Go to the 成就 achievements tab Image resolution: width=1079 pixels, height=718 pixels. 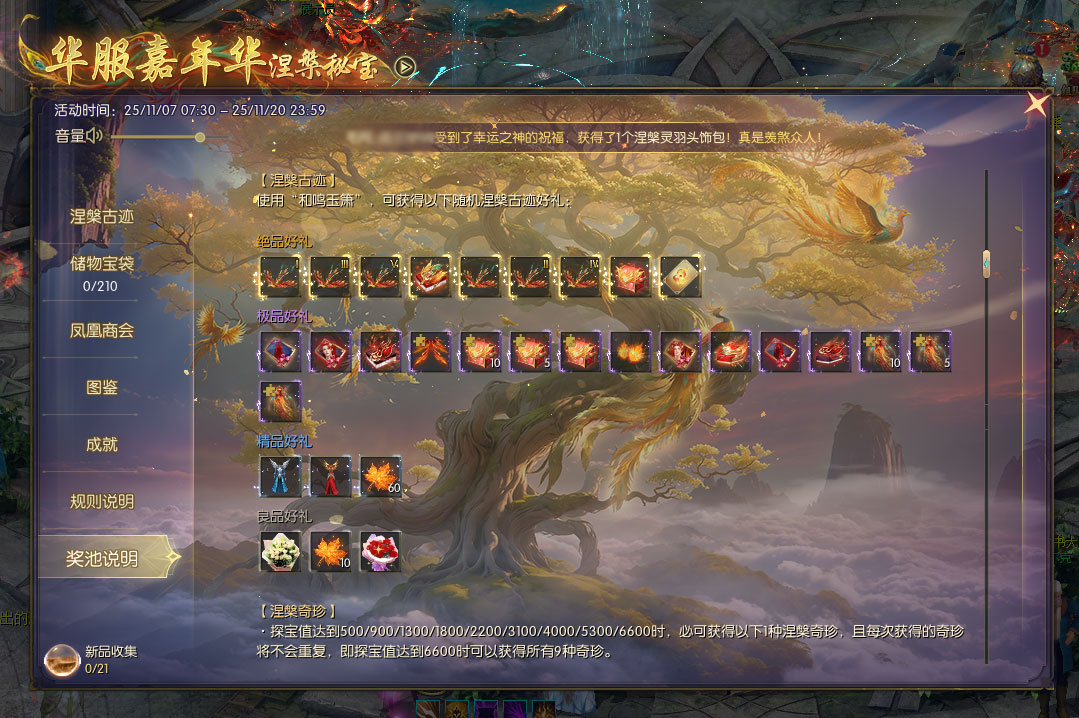coord(102,444)
